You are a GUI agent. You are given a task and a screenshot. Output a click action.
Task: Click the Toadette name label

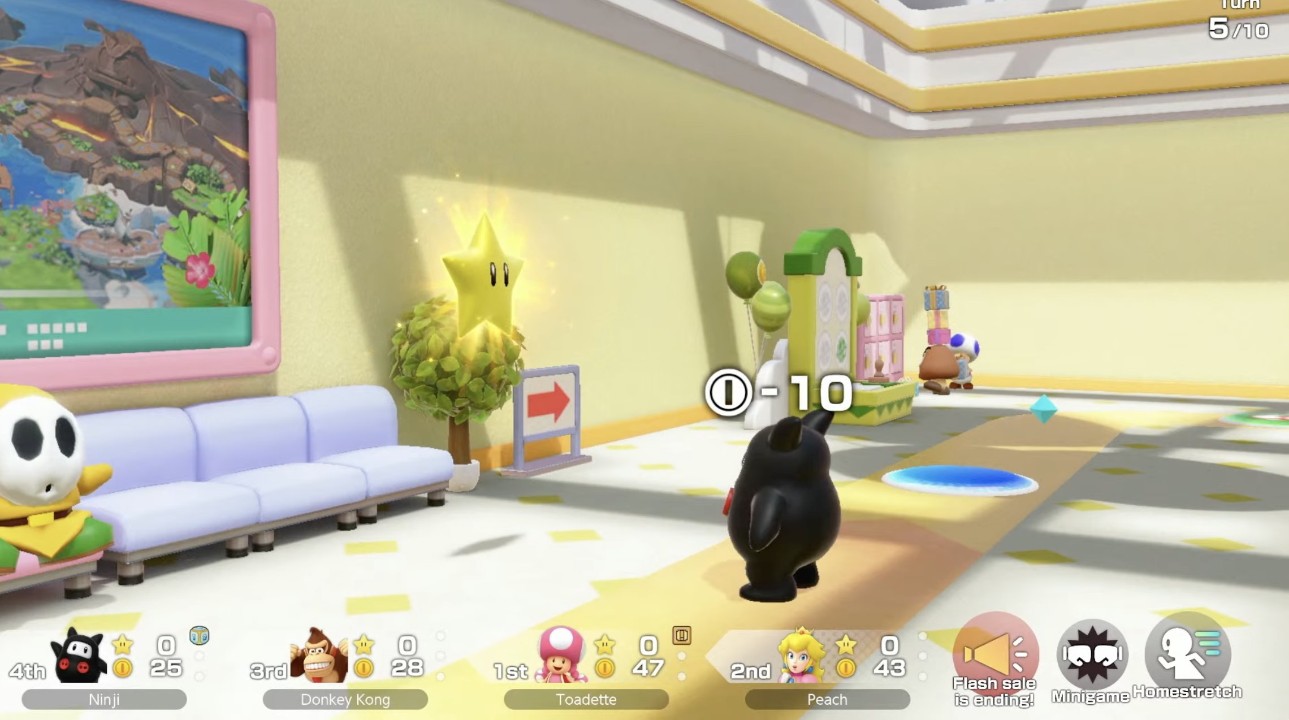click(x=586, y=700)
